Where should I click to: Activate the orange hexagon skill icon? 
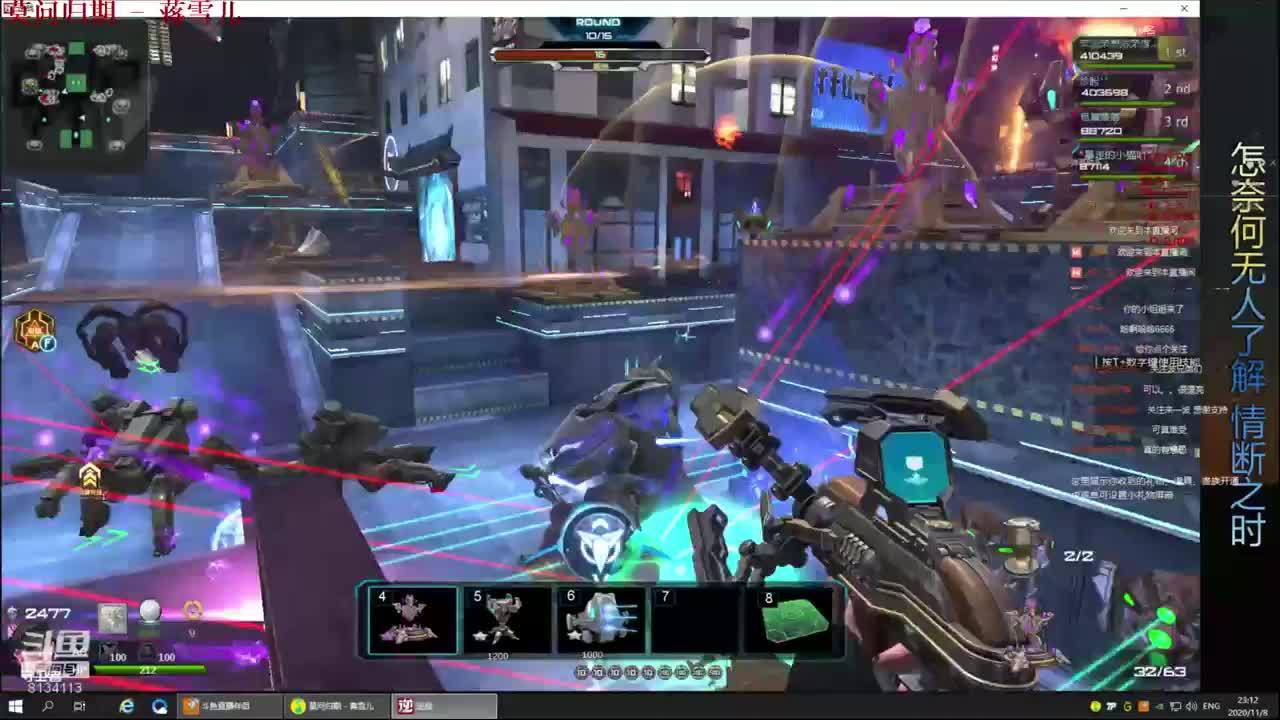(x=34, y=330)
